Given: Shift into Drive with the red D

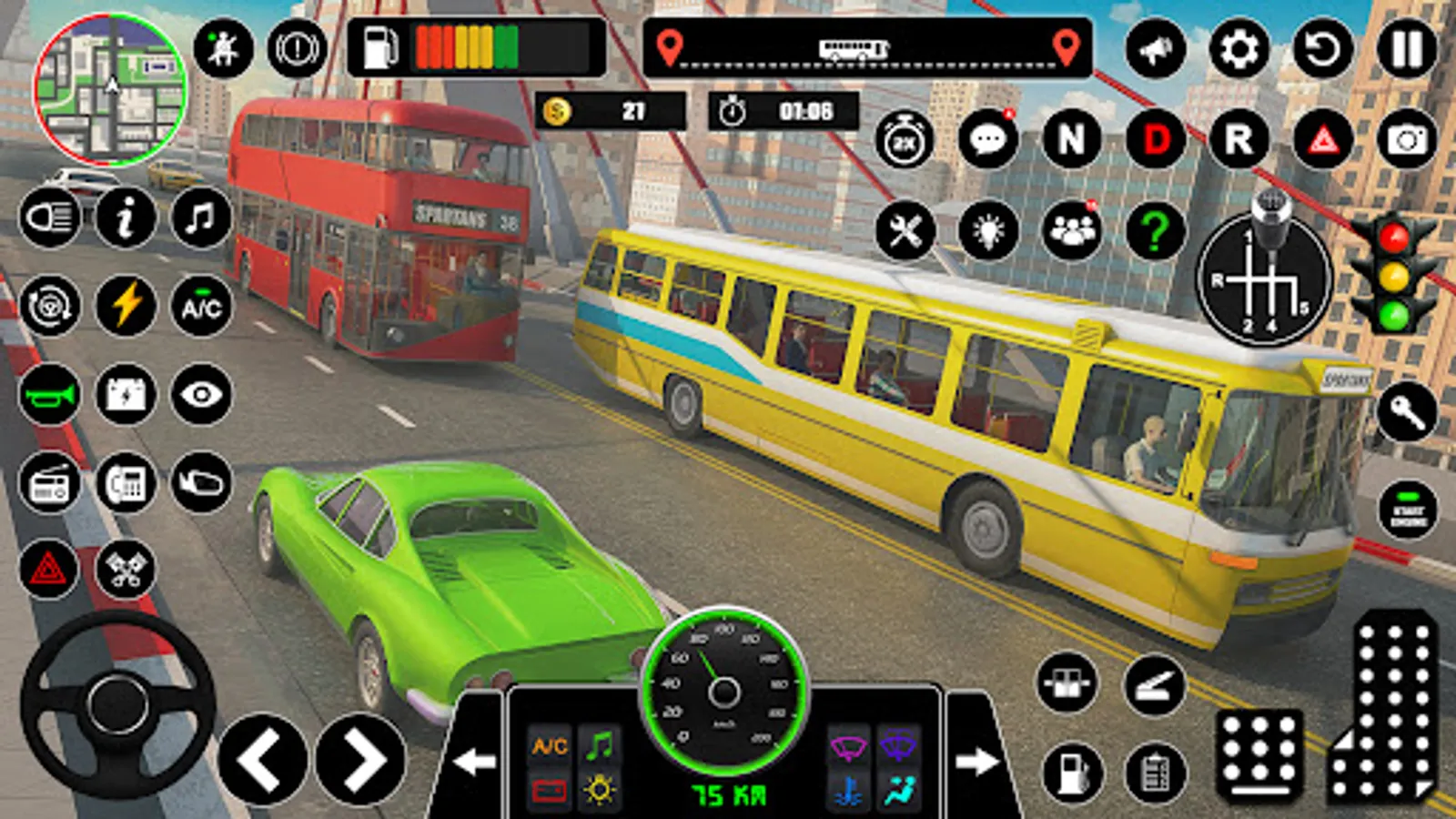Looking at the screenshot, I should click(1156, 140).
